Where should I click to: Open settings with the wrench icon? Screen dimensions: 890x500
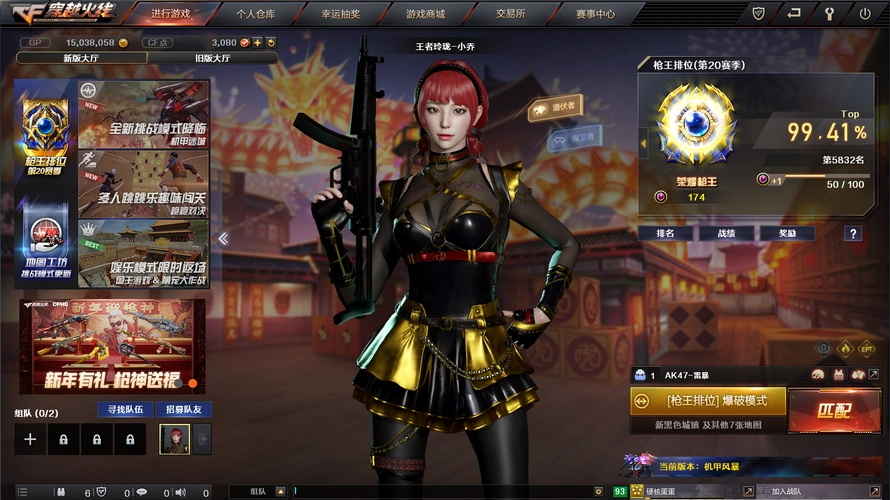tap(828, 13)
